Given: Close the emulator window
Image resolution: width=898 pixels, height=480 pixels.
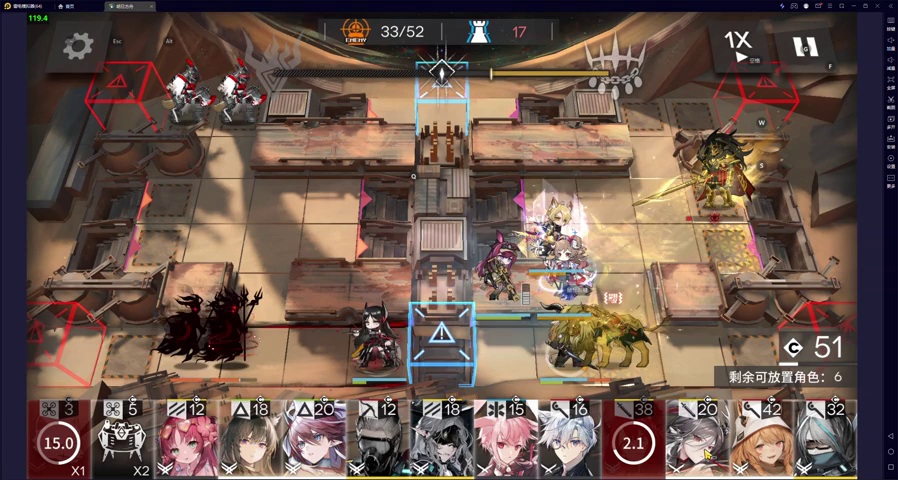Looking at the screenshot, I should click(x=889, y=5).
